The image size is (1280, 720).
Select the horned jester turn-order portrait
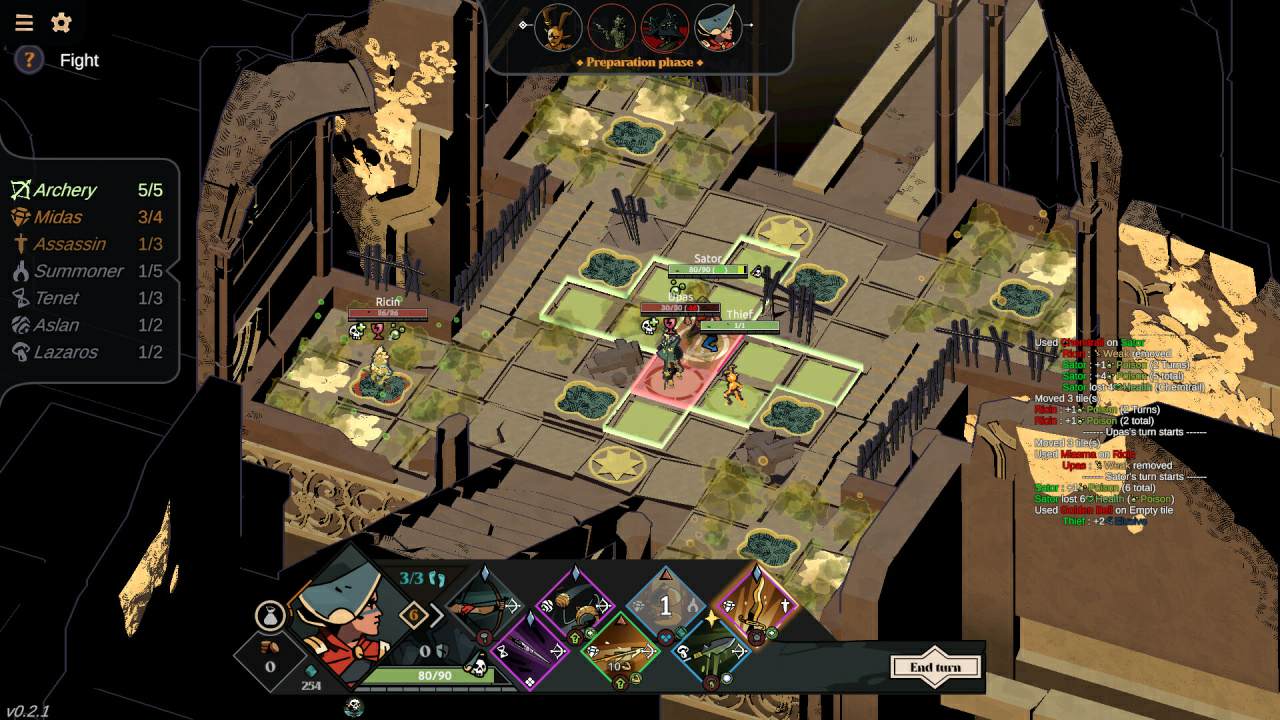[x=558, y=28]
